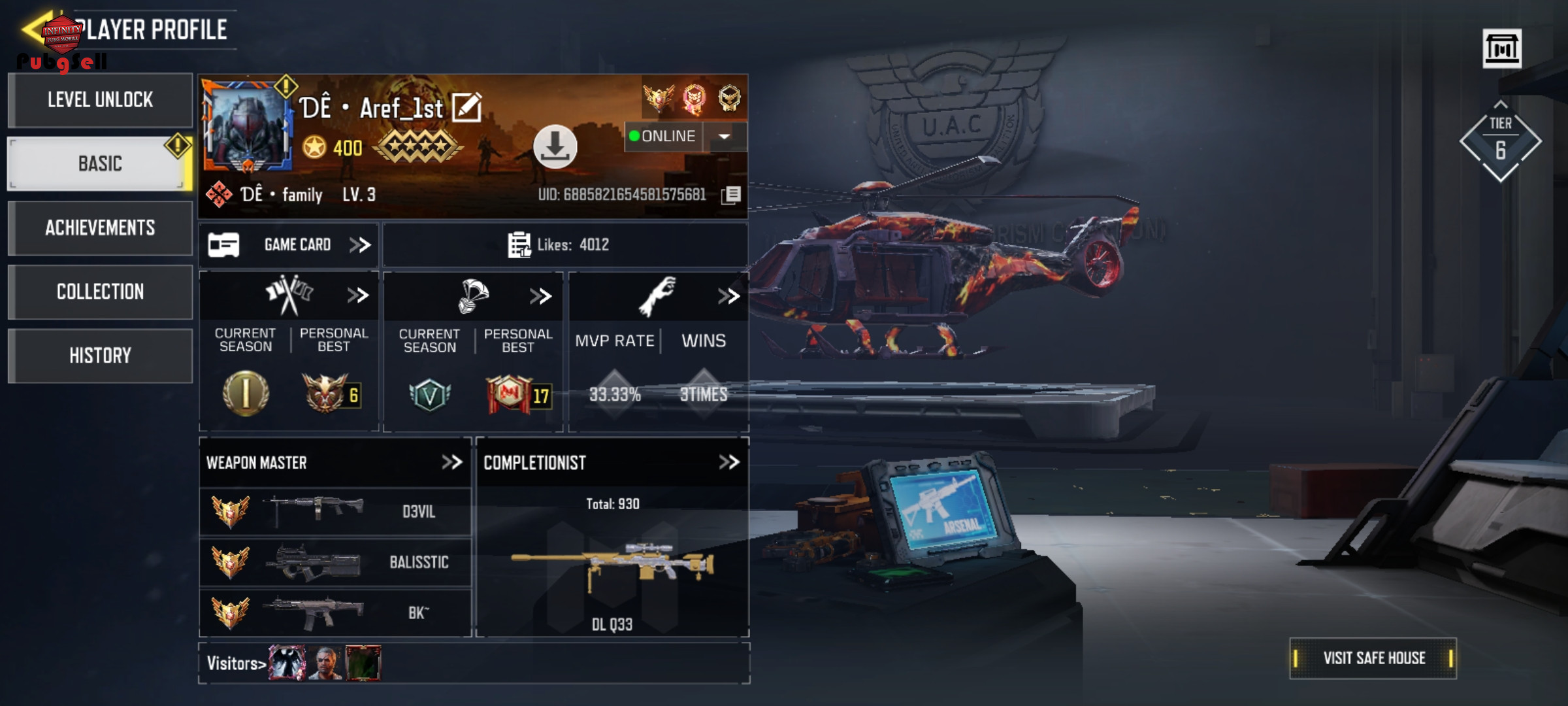Click the Likes 4012 panel

coord(564,245)
